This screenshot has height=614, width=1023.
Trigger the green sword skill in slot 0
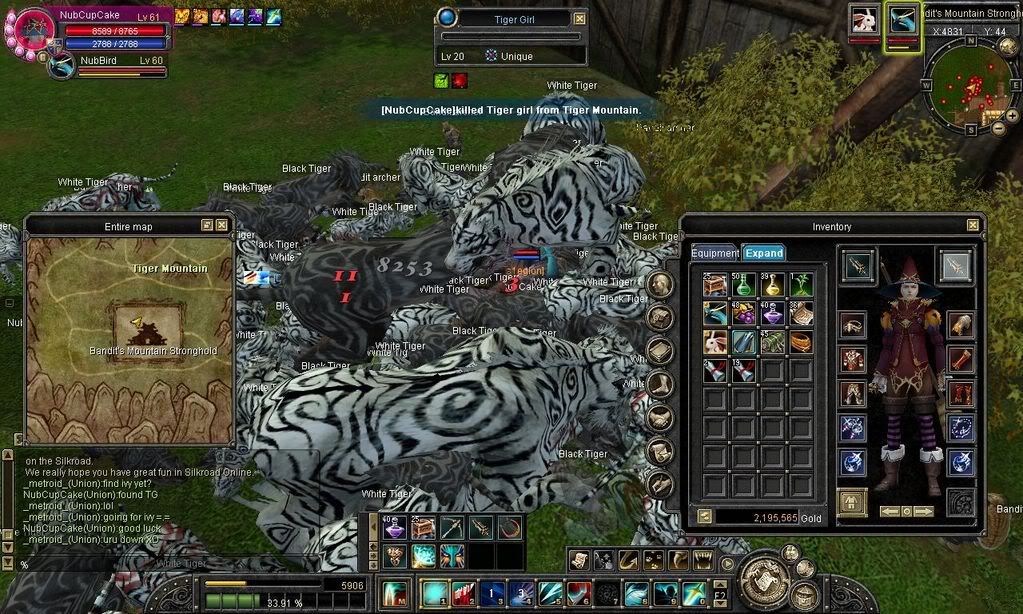[694, 593]
